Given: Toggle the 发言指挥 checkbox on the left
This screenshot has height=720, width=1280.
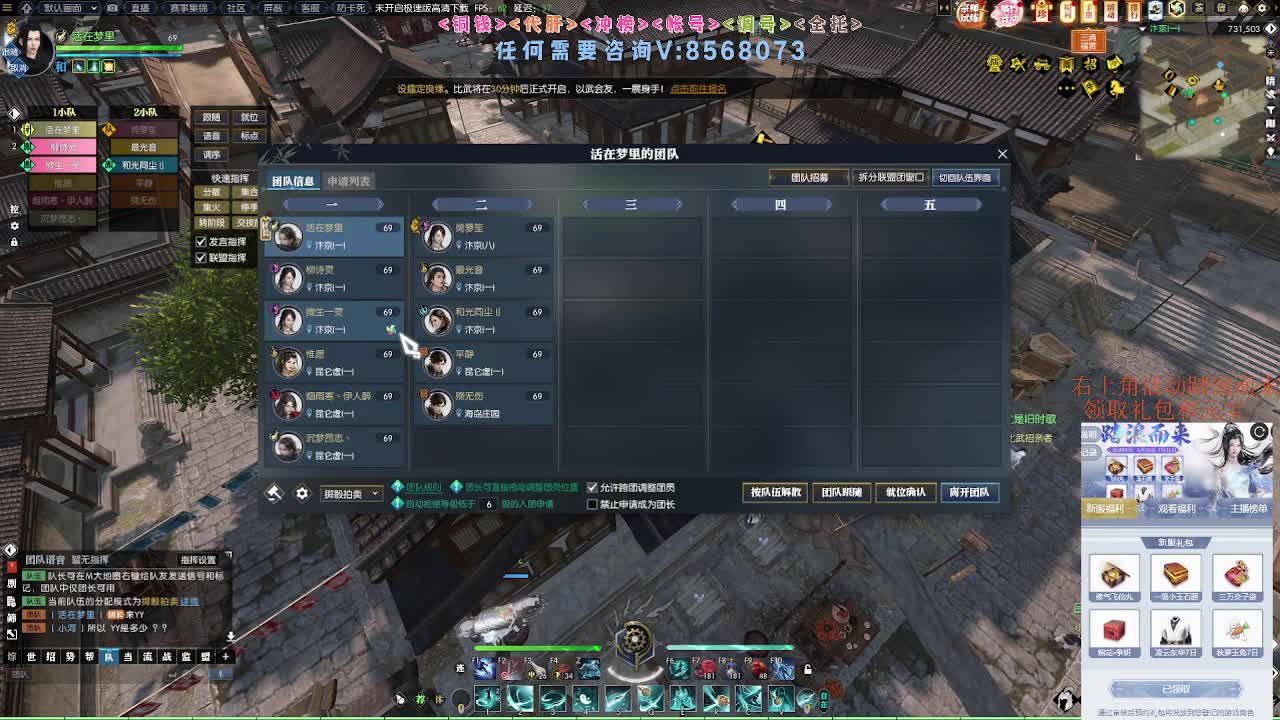Looking at the screenshot, I should coord(200,240).
